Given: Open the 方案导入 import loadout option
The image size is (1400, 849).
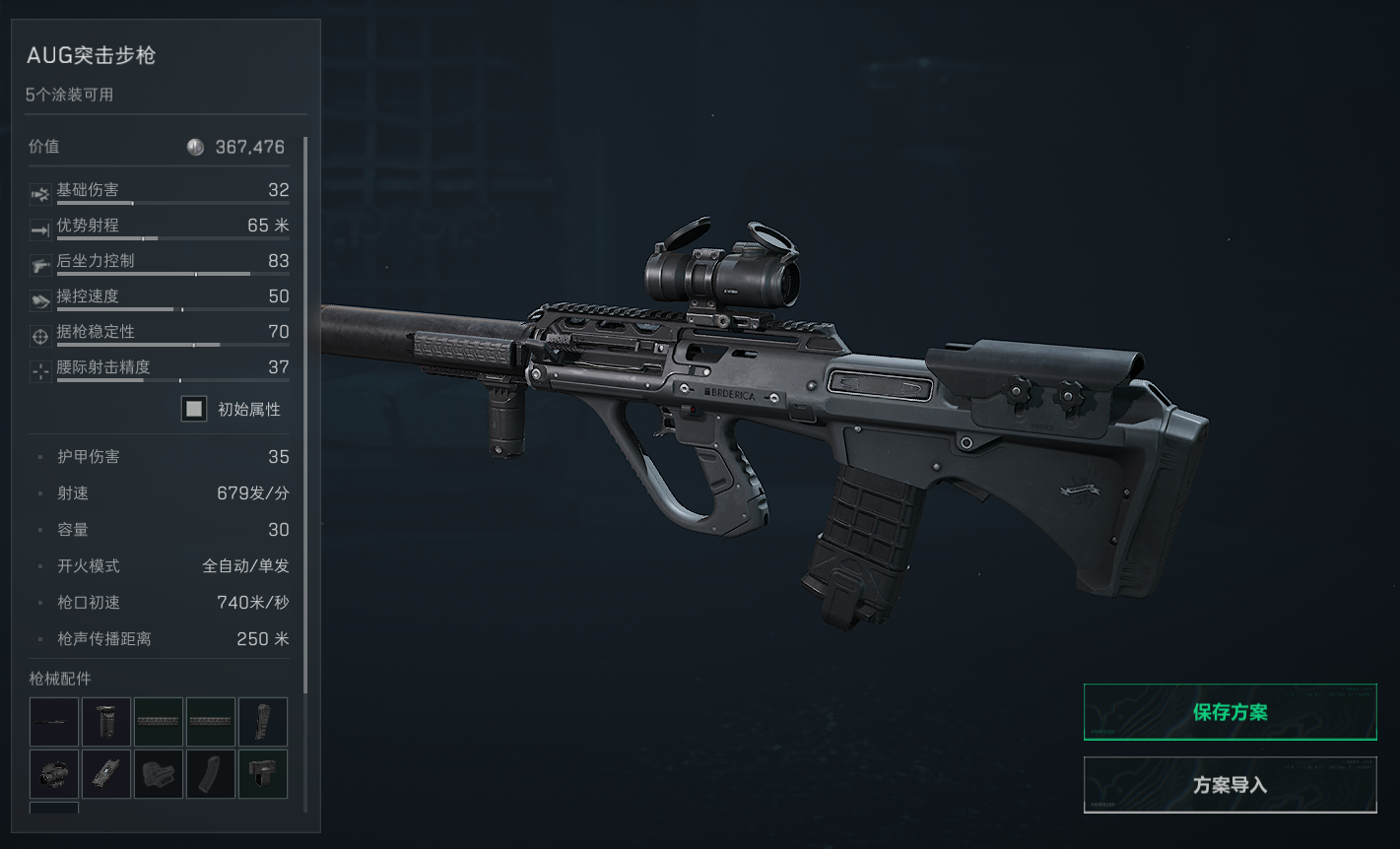Looking at the screenshot, I should point(1230,785).
